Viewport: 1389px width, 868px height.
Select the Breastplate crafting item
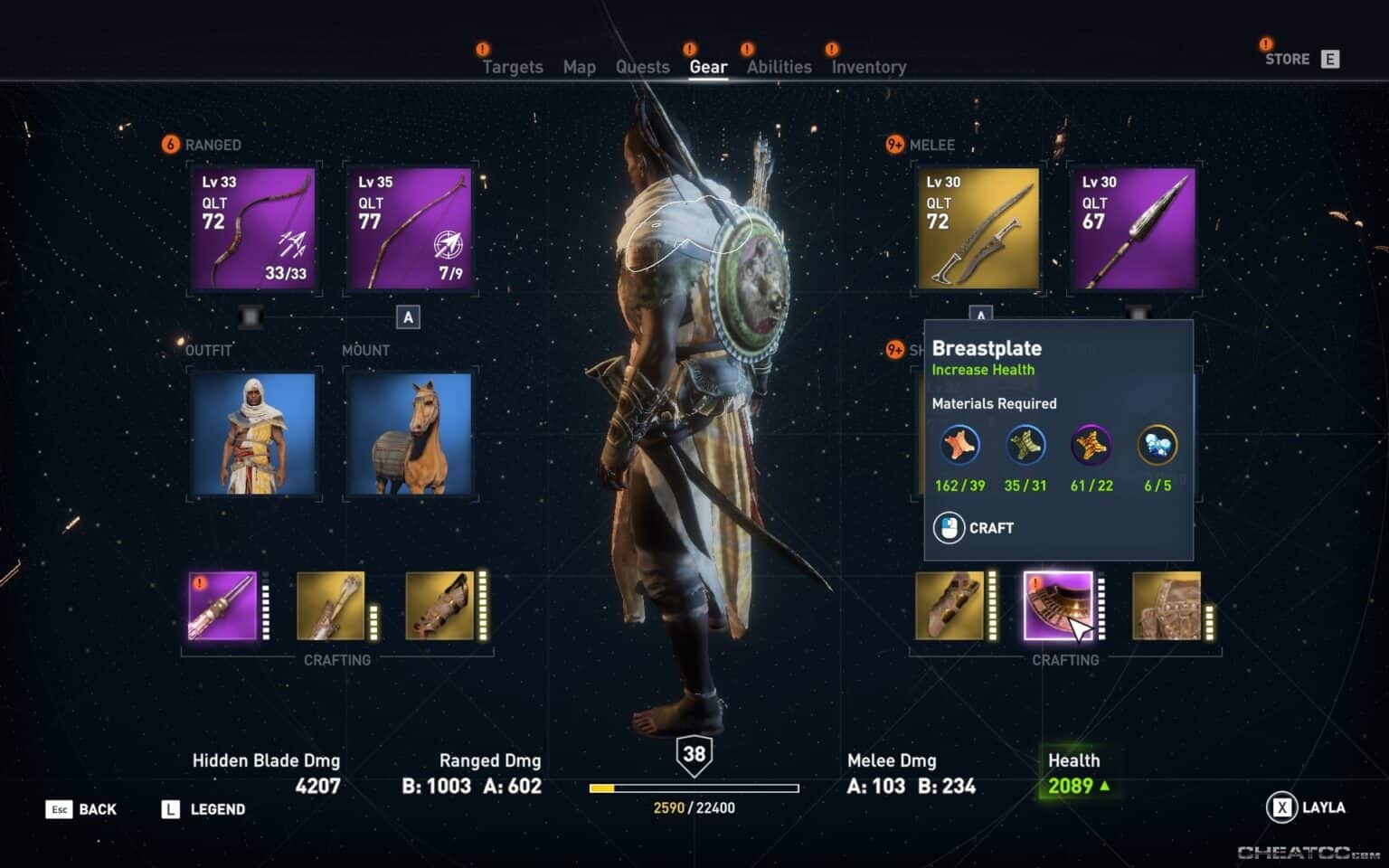[x=1060, y=606]
